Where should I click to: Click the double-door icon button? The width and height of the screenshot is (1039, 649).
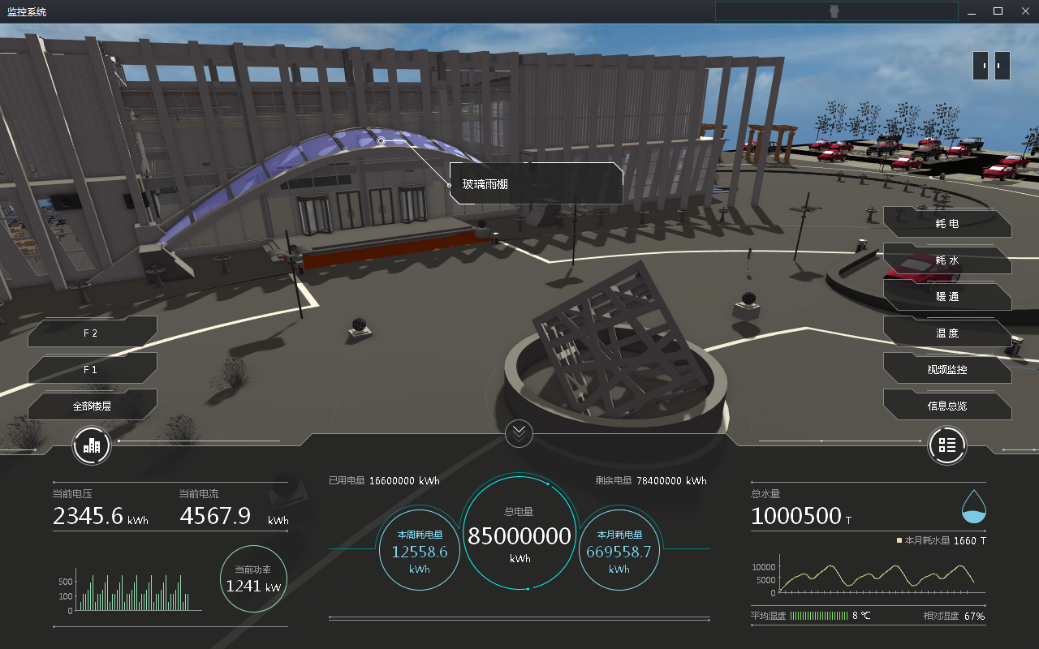[x=991, y=66]
